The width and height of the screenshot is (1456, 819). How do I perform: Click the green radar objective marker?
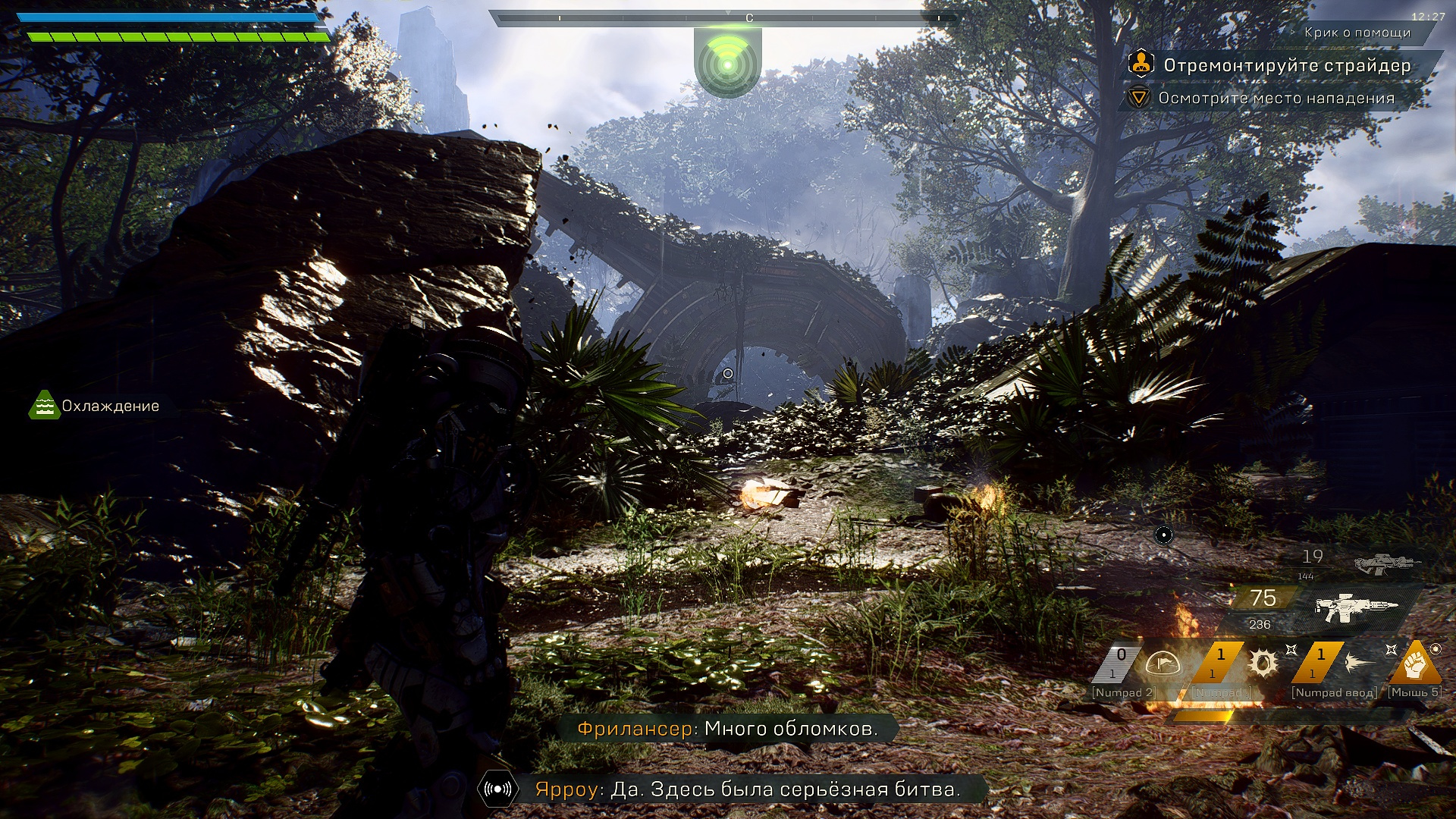[727, 65]
